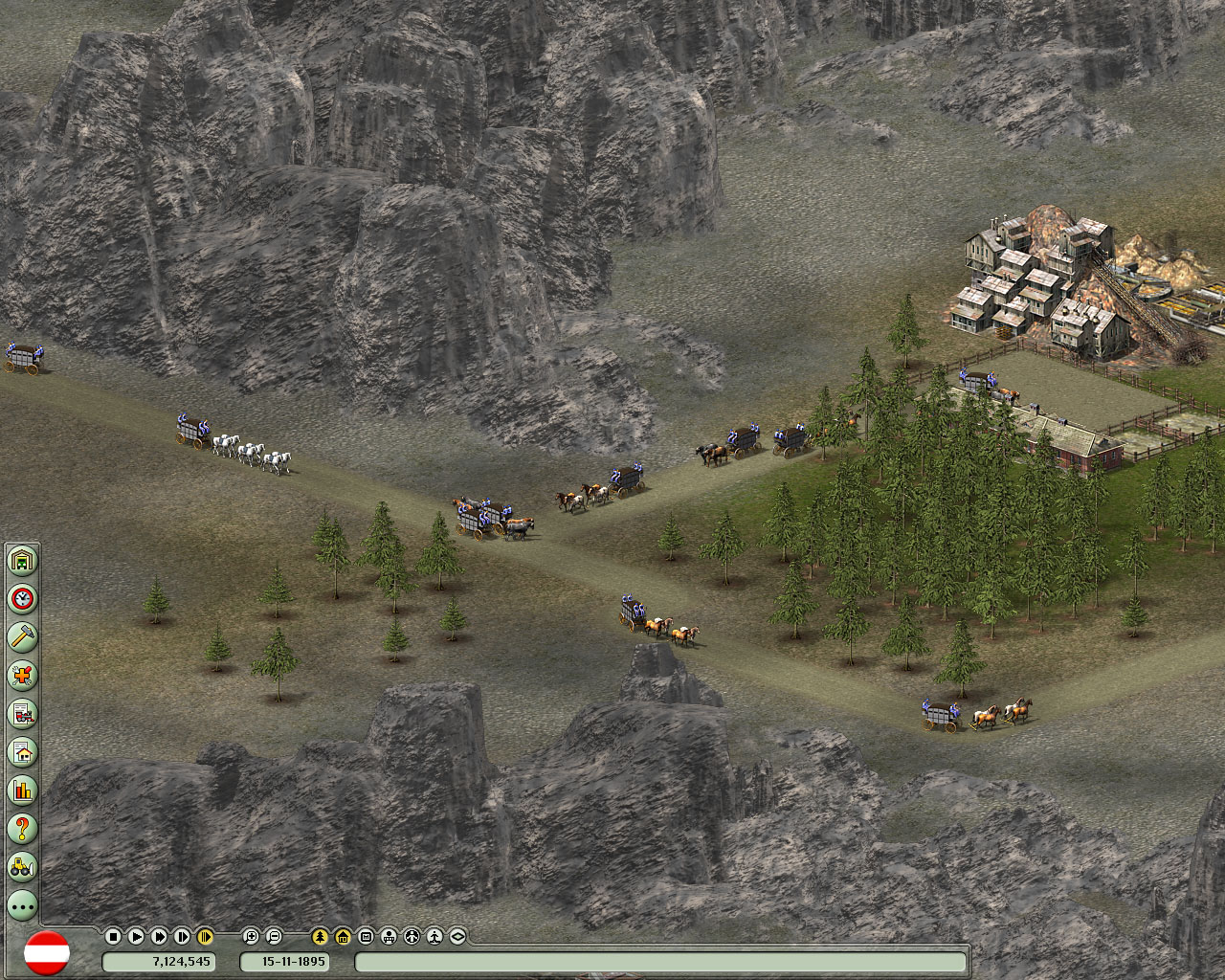Viewport: 1225px width, 980px height.
Task: Toggle tree visibility with the pine icon
Action: (320, 936)
